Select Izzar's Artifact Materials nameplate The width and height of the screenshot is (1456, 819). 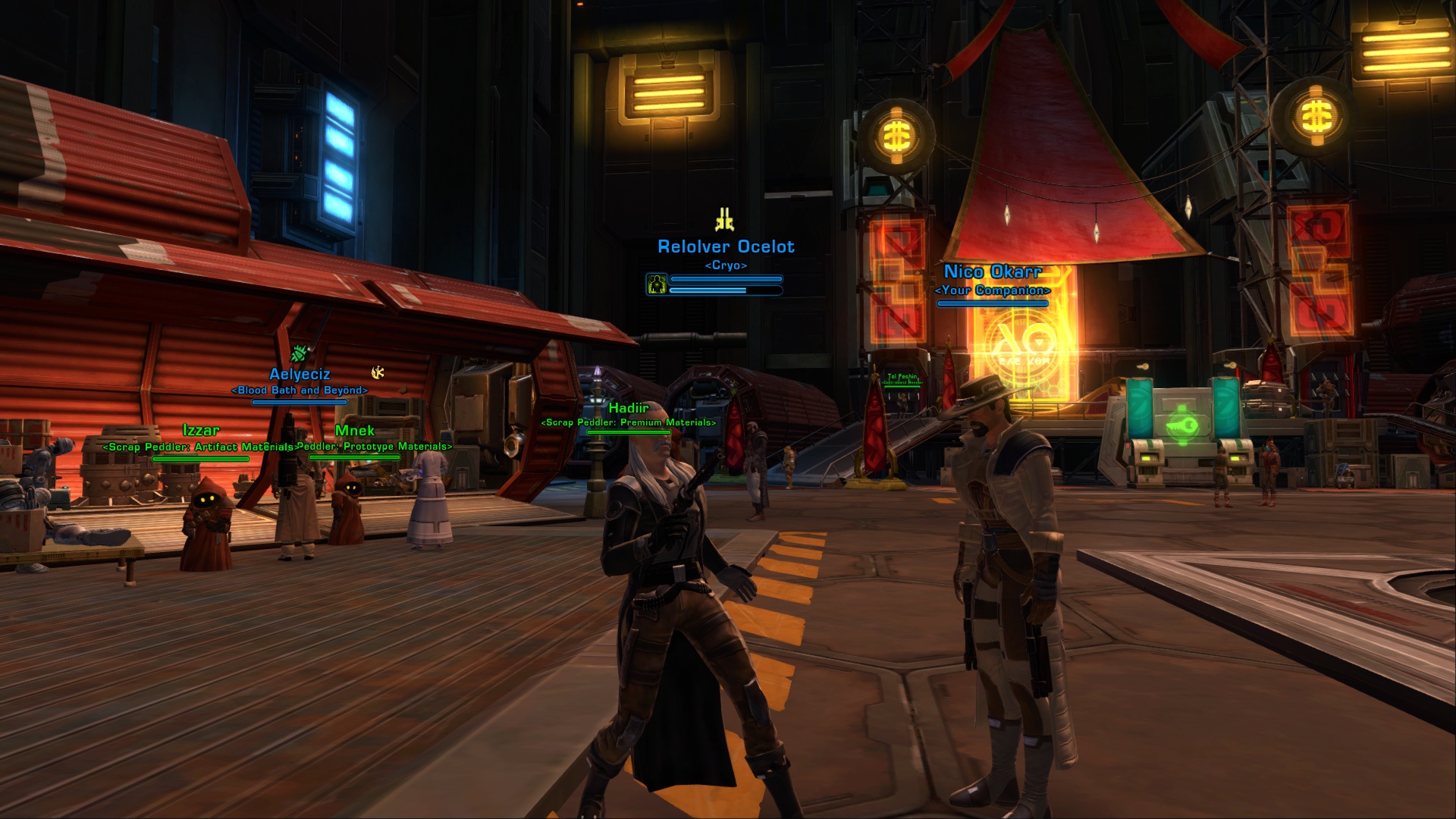click(201, 431)
